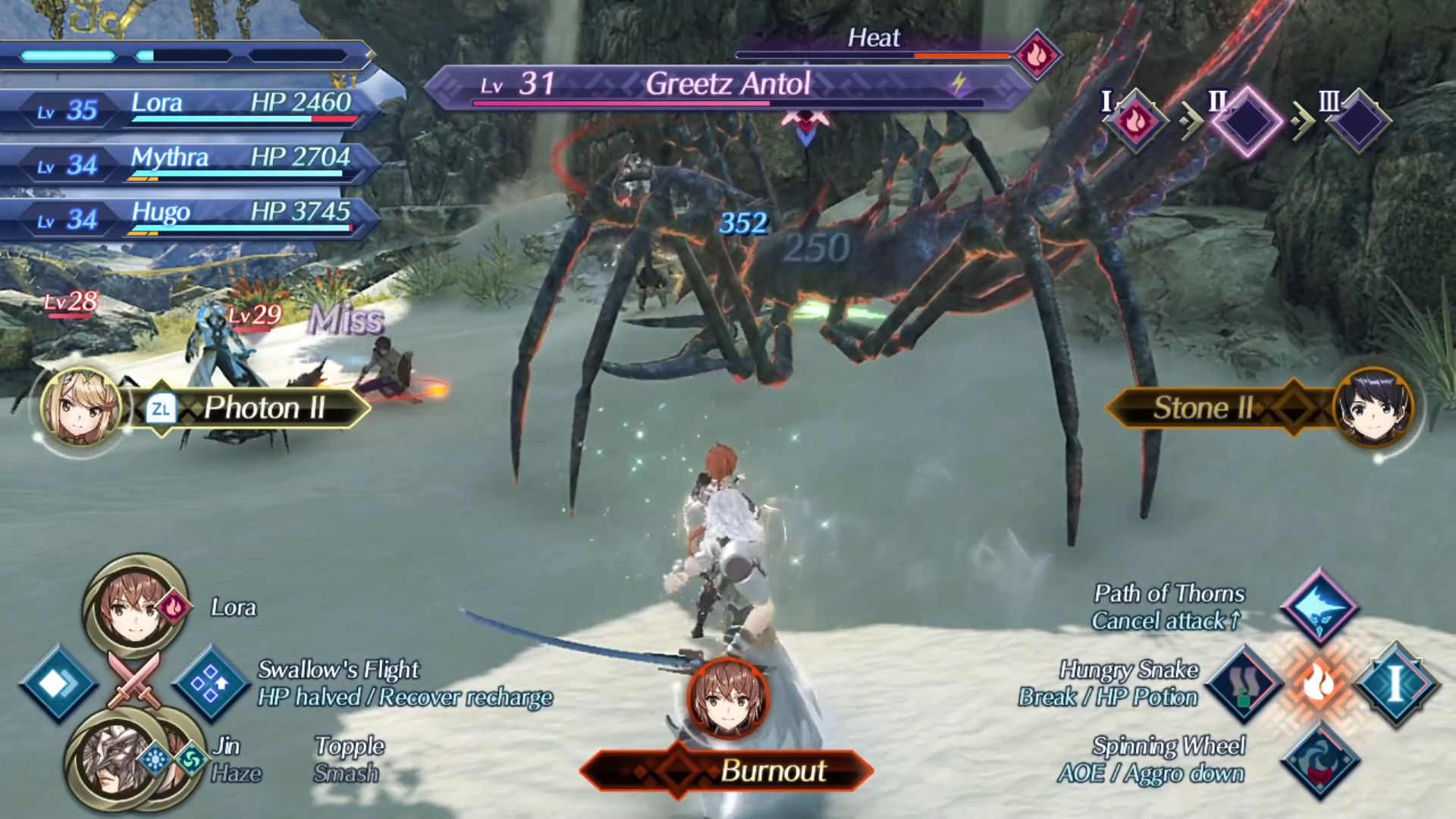This screenshot has height=819, width=1456.
Task: Activate the Burnout special banner
Action: click(728, 771)
